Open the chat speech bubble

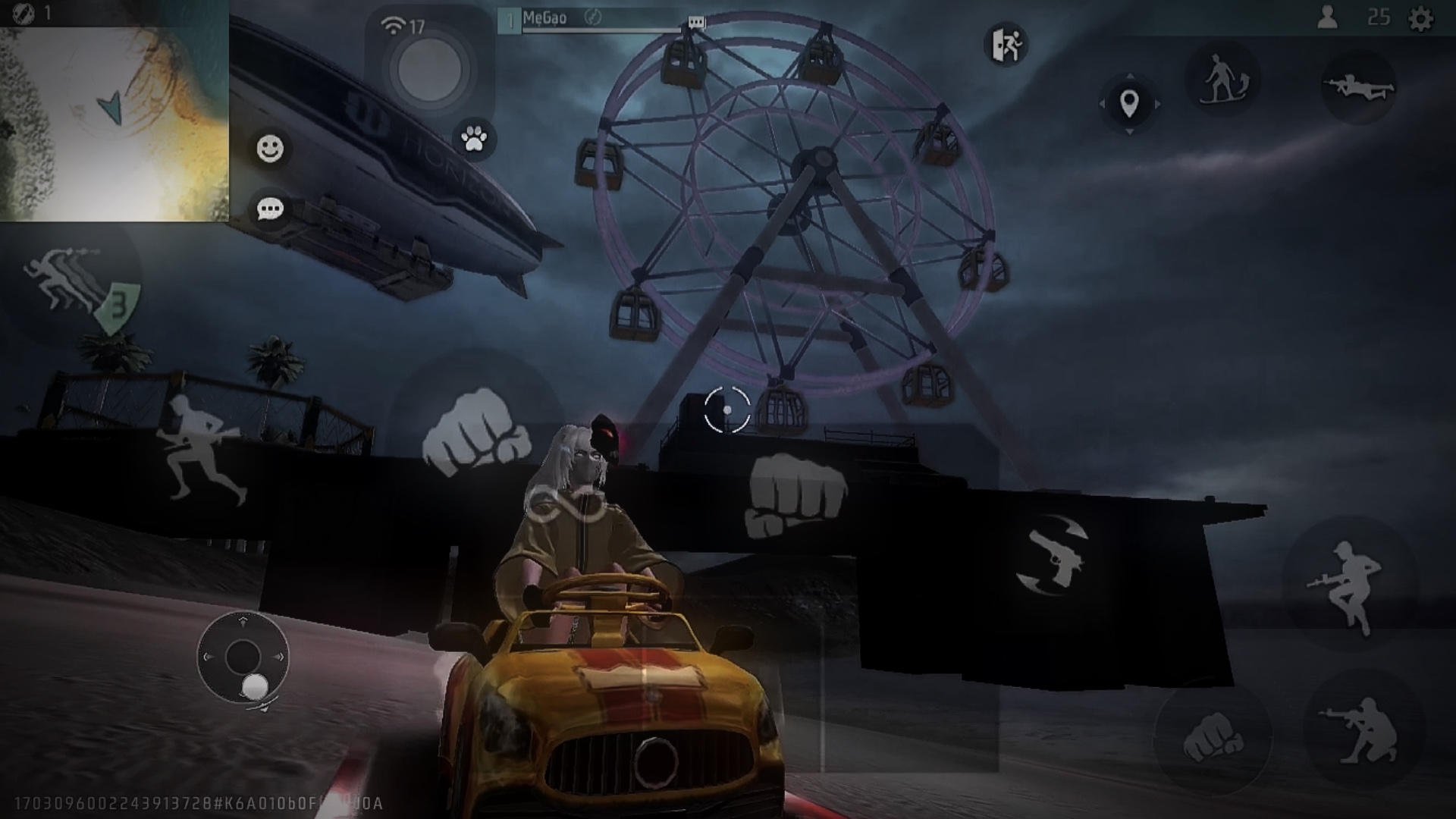coord(270,209)
